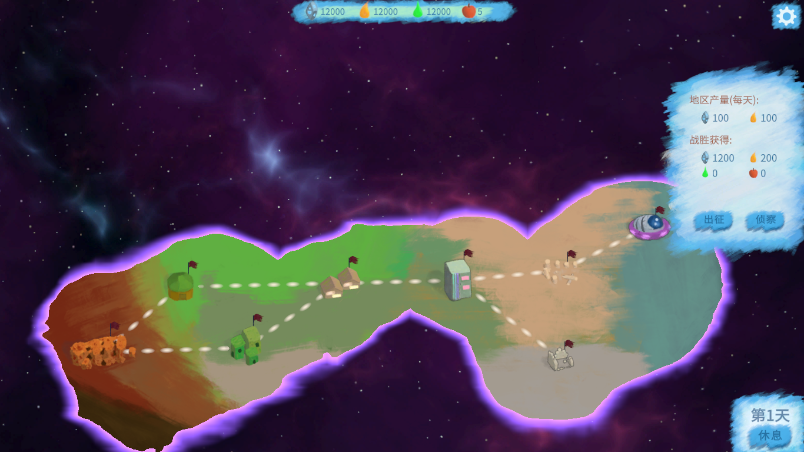The image size is (804, 452).
Task: Open the gear settings menu
Action: (786, 16)
